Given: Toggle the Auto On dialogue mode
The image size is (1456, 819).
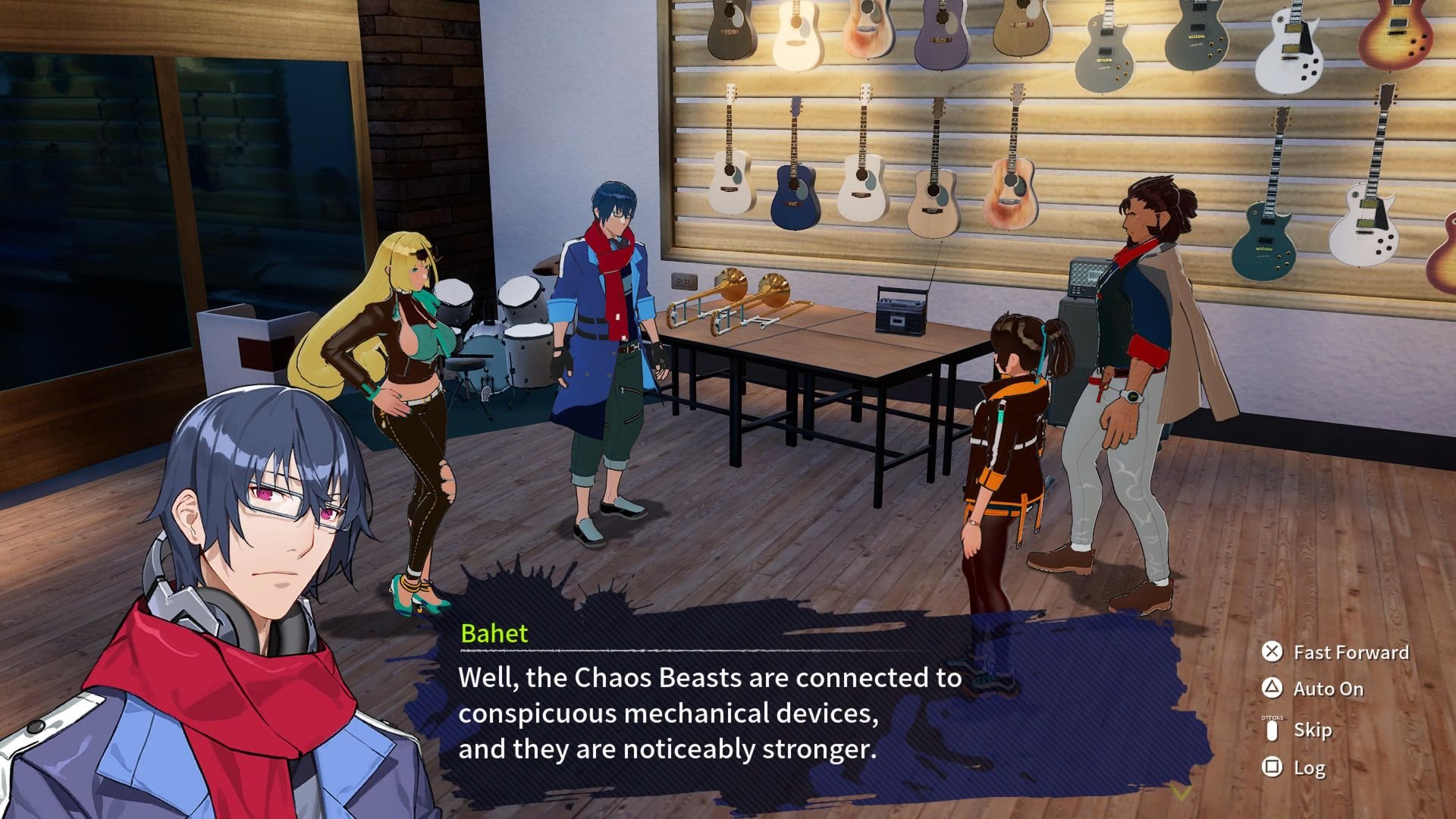Looking at the screenshot, I should 1313,689.
